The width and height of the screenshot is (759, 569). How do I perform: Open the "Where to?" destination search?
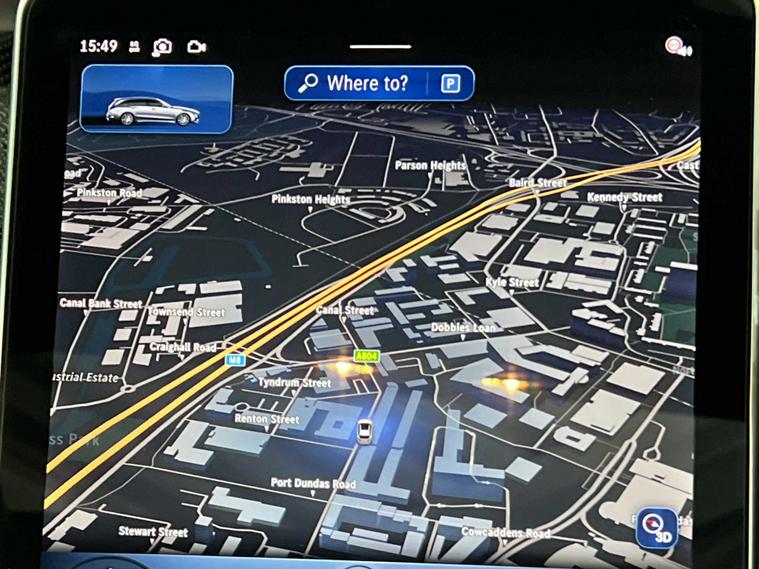click(355, 84)
